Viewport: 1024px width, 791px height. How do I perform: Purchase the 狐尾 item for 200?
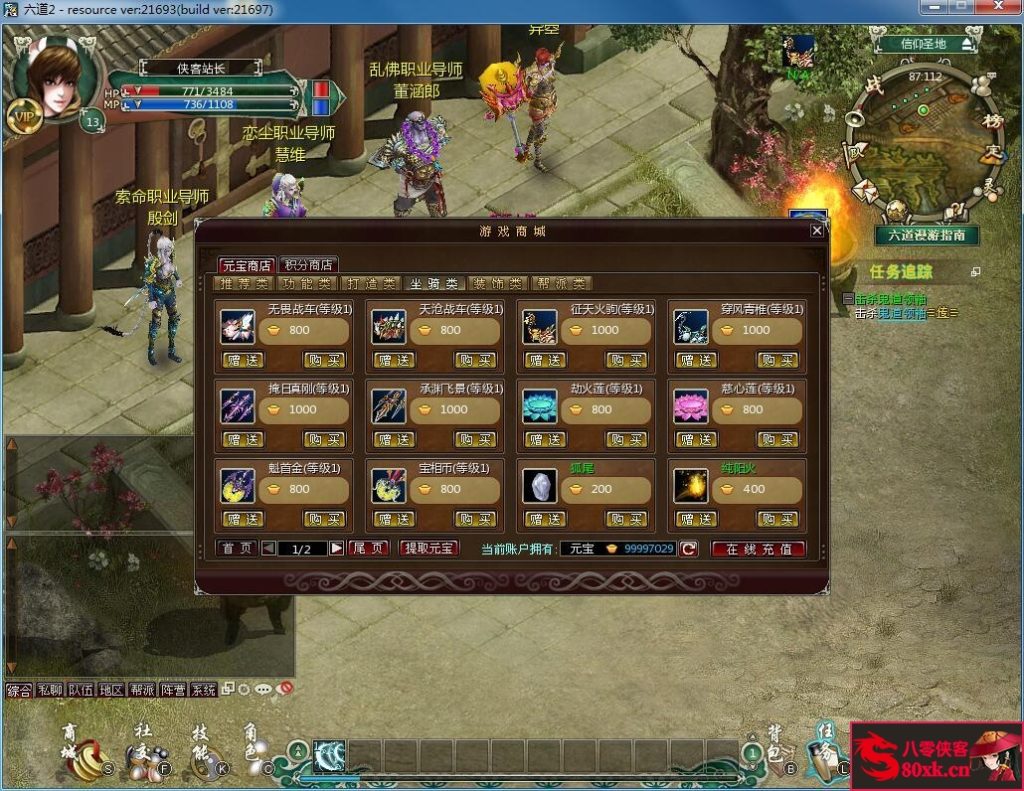click(627, 519)
